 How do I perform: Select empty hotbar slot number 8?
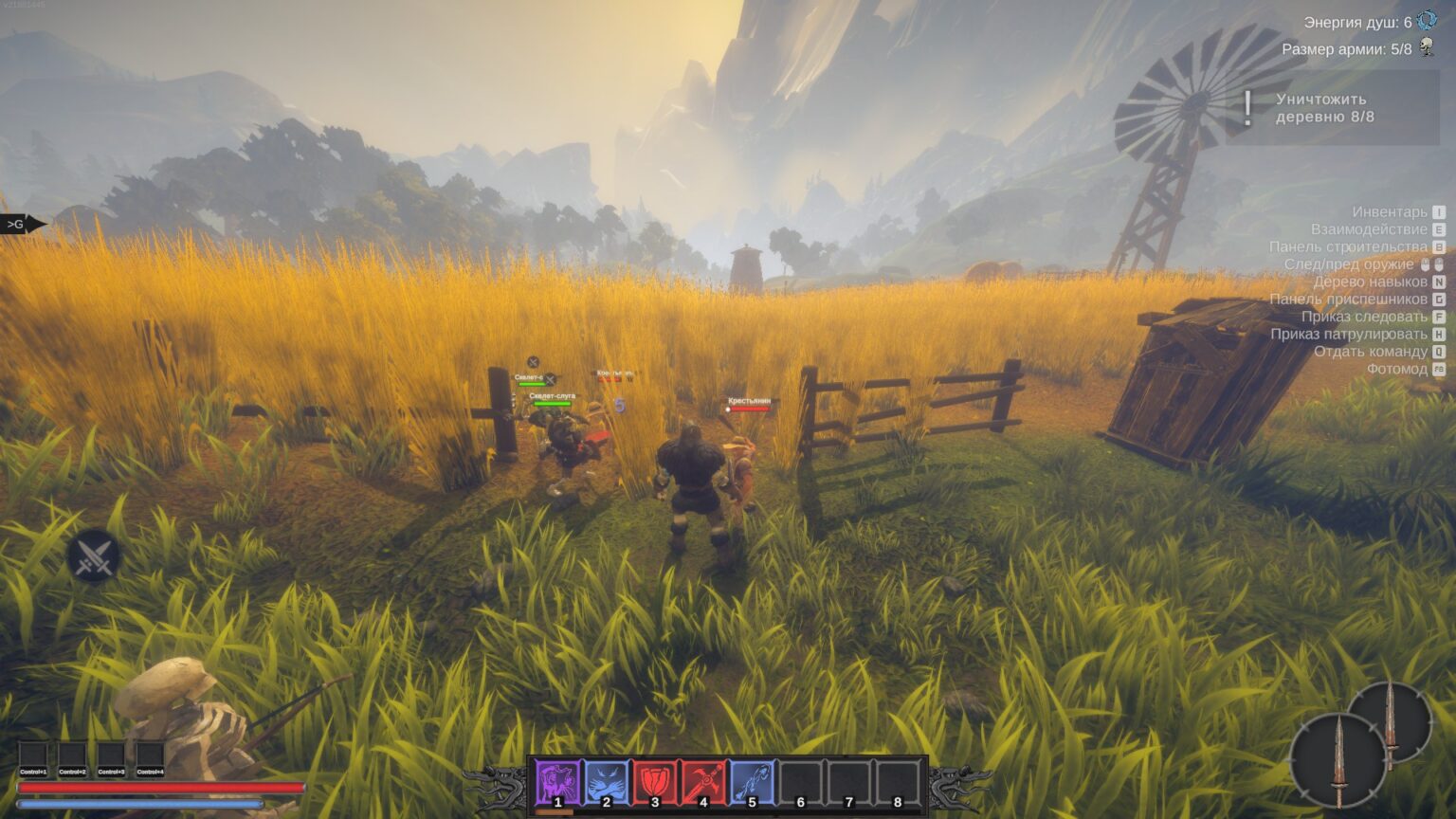tap(898, 783)
